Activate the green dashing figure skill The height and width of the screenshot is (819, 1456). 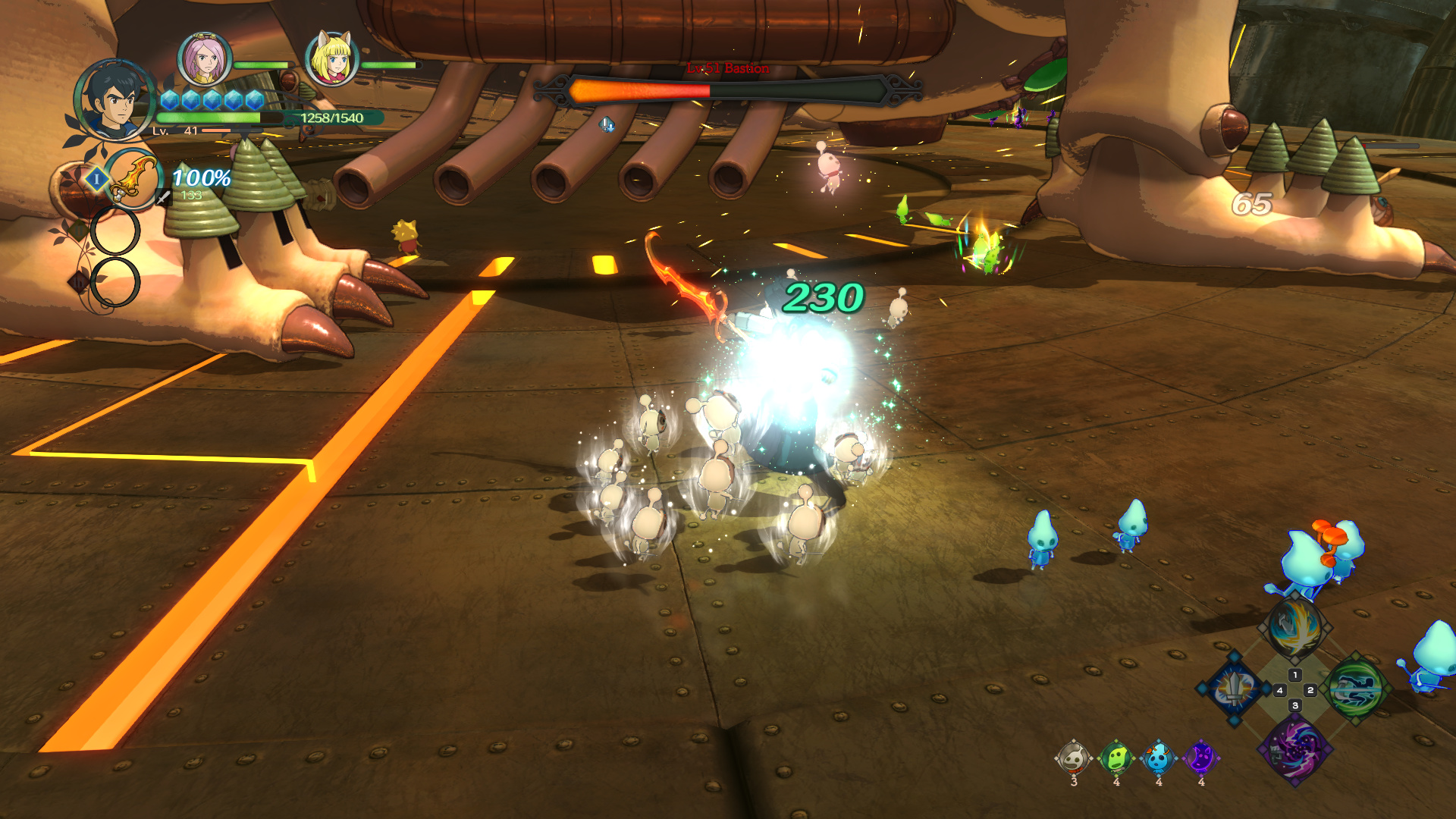pos(1356,689)
